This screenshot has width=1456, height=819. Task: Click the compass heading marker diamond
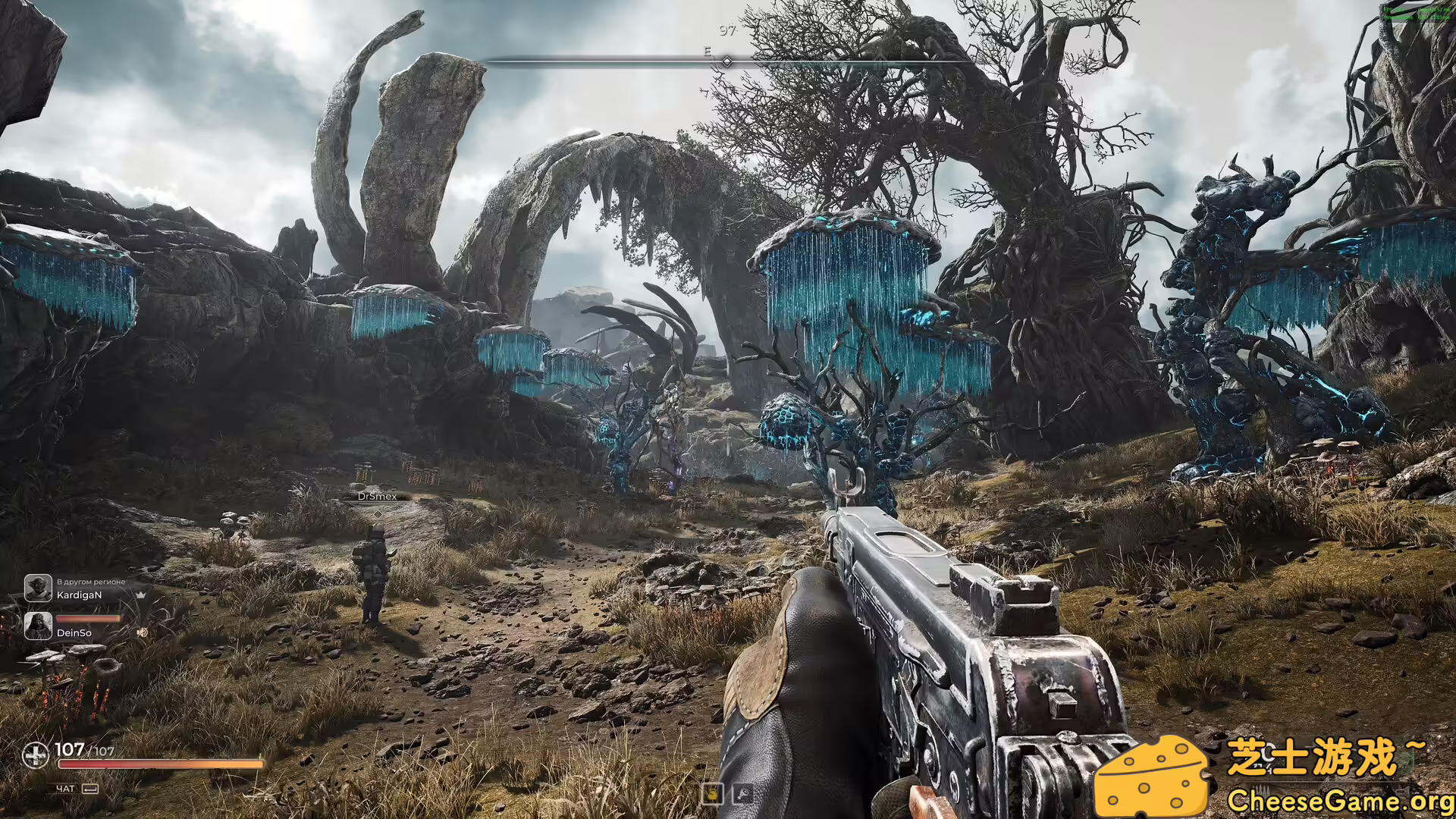(x=726, y=61)
